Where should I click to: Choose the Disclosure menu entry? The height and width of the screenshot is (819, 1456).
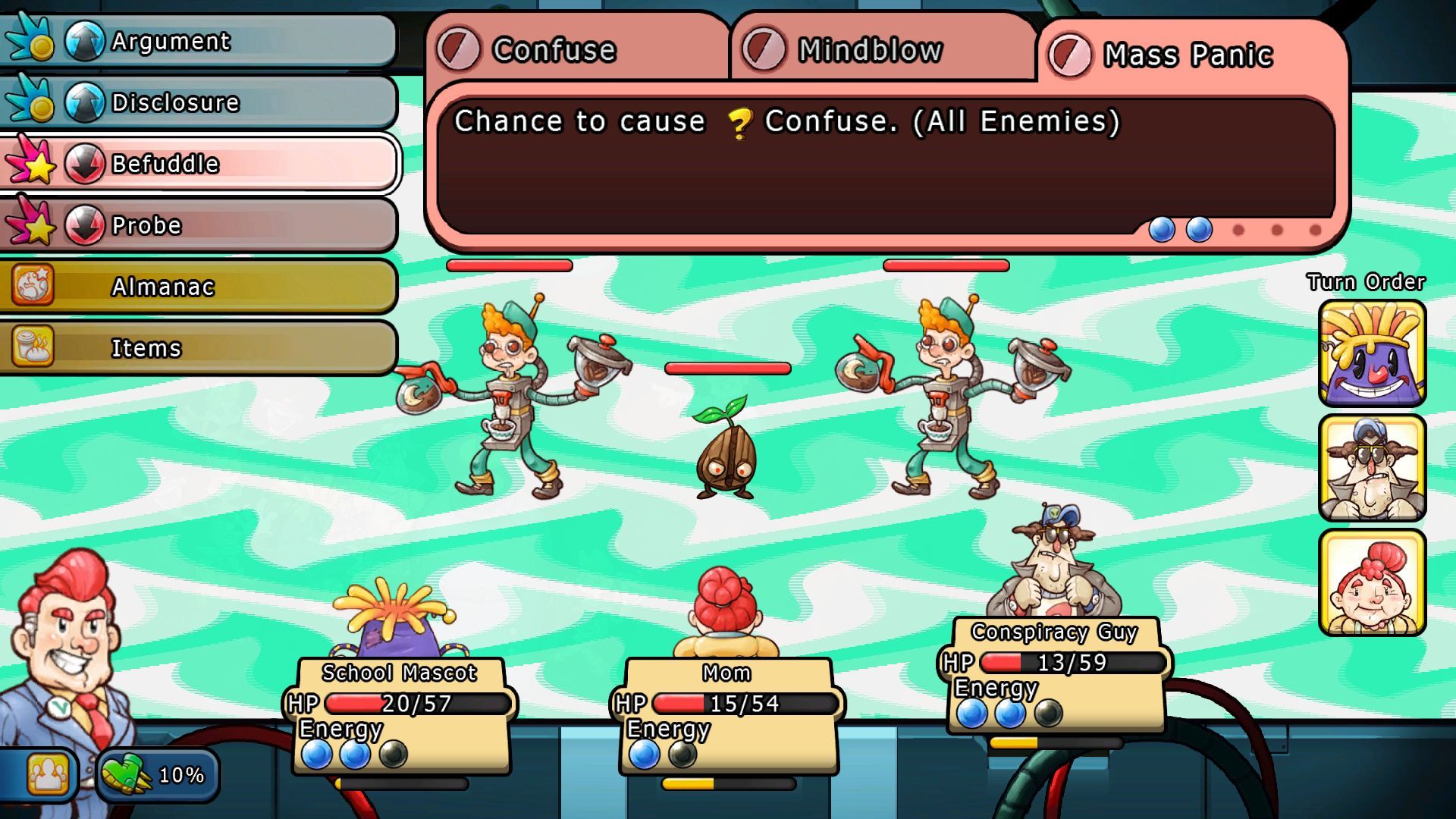click(199, 102)
